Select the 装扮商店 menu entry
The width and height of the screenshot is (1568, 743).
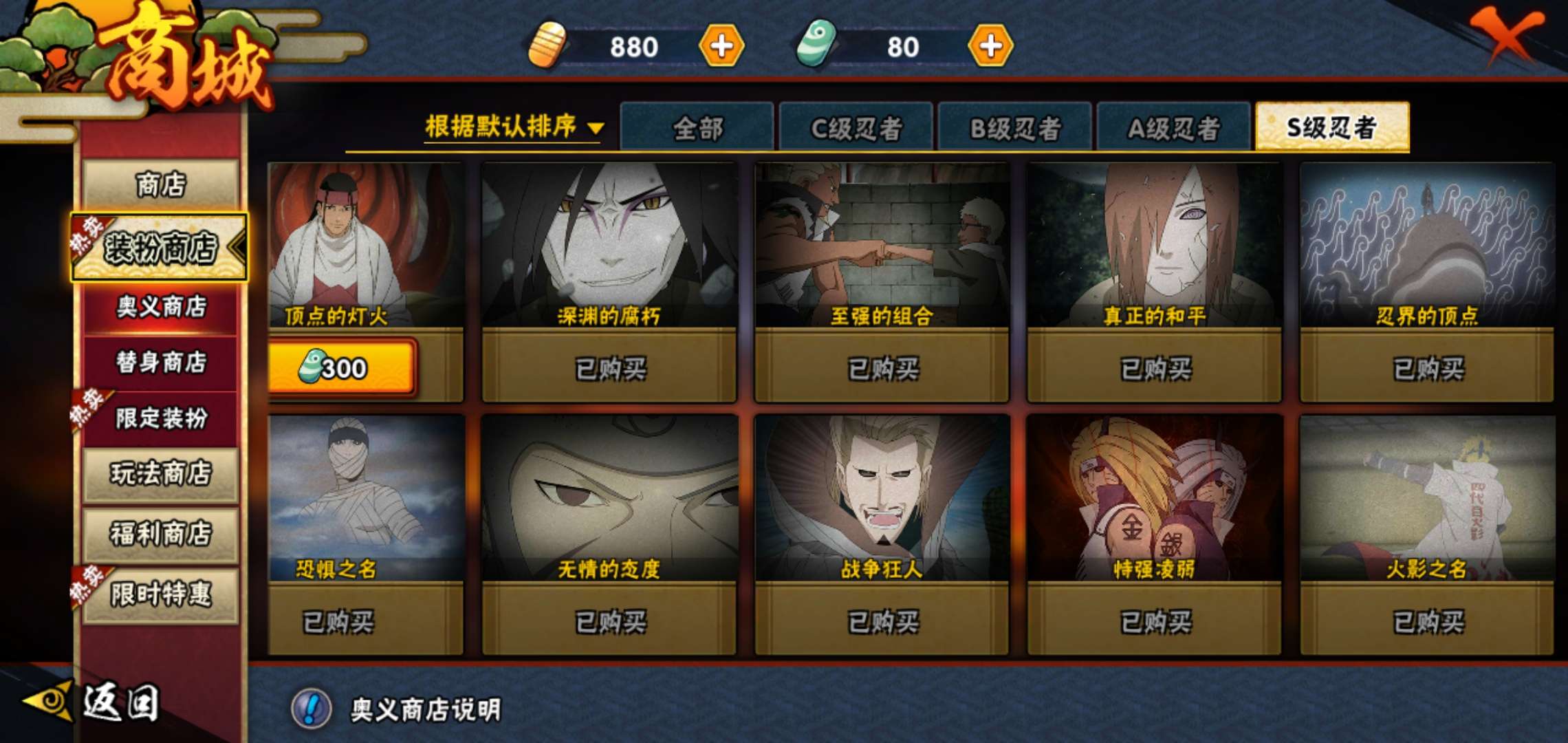pos(160,248)
